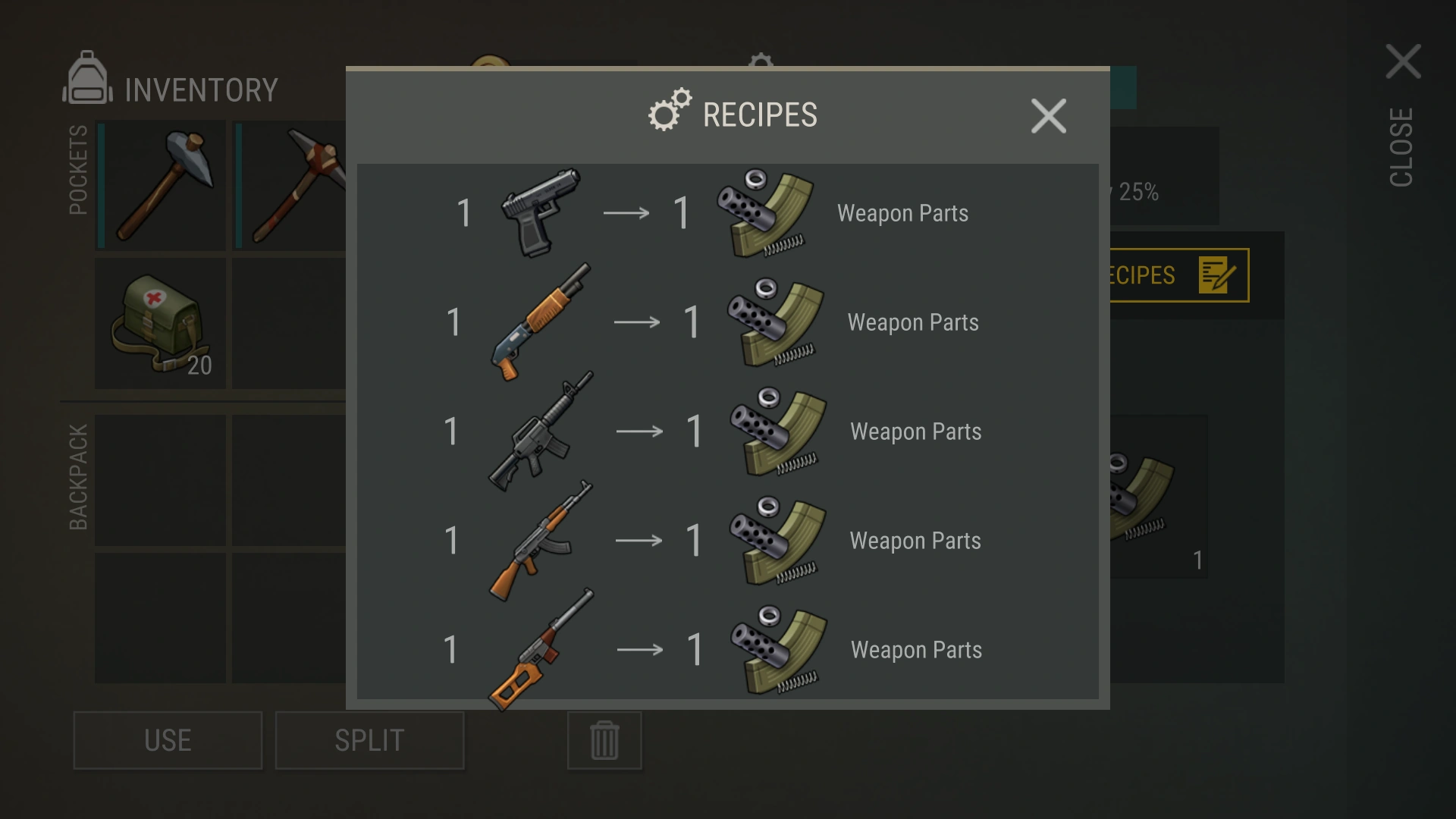Open the yellow Recipes button

[1178, 275]
